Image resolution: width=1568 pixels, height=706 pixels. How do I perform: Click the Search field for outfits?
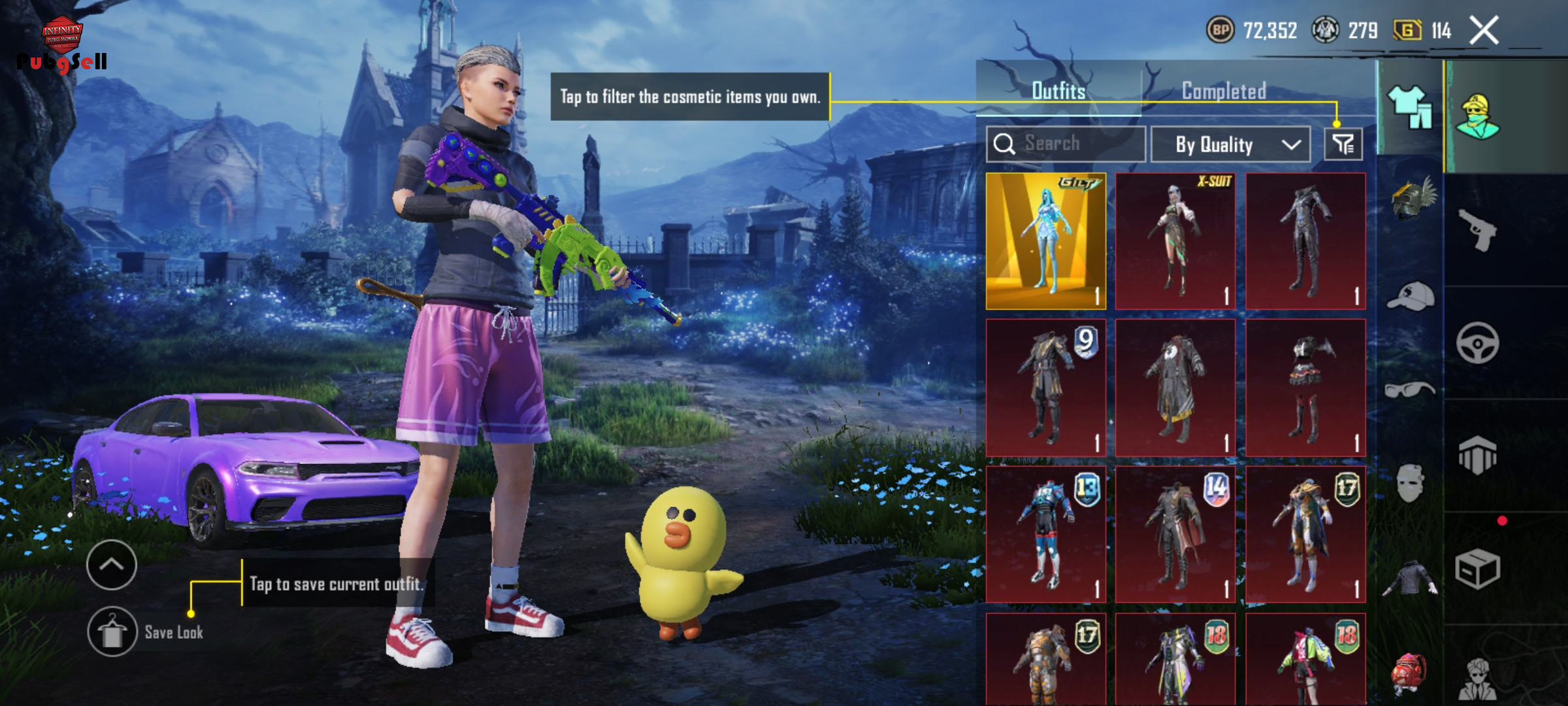click(x=1066, y=144)
